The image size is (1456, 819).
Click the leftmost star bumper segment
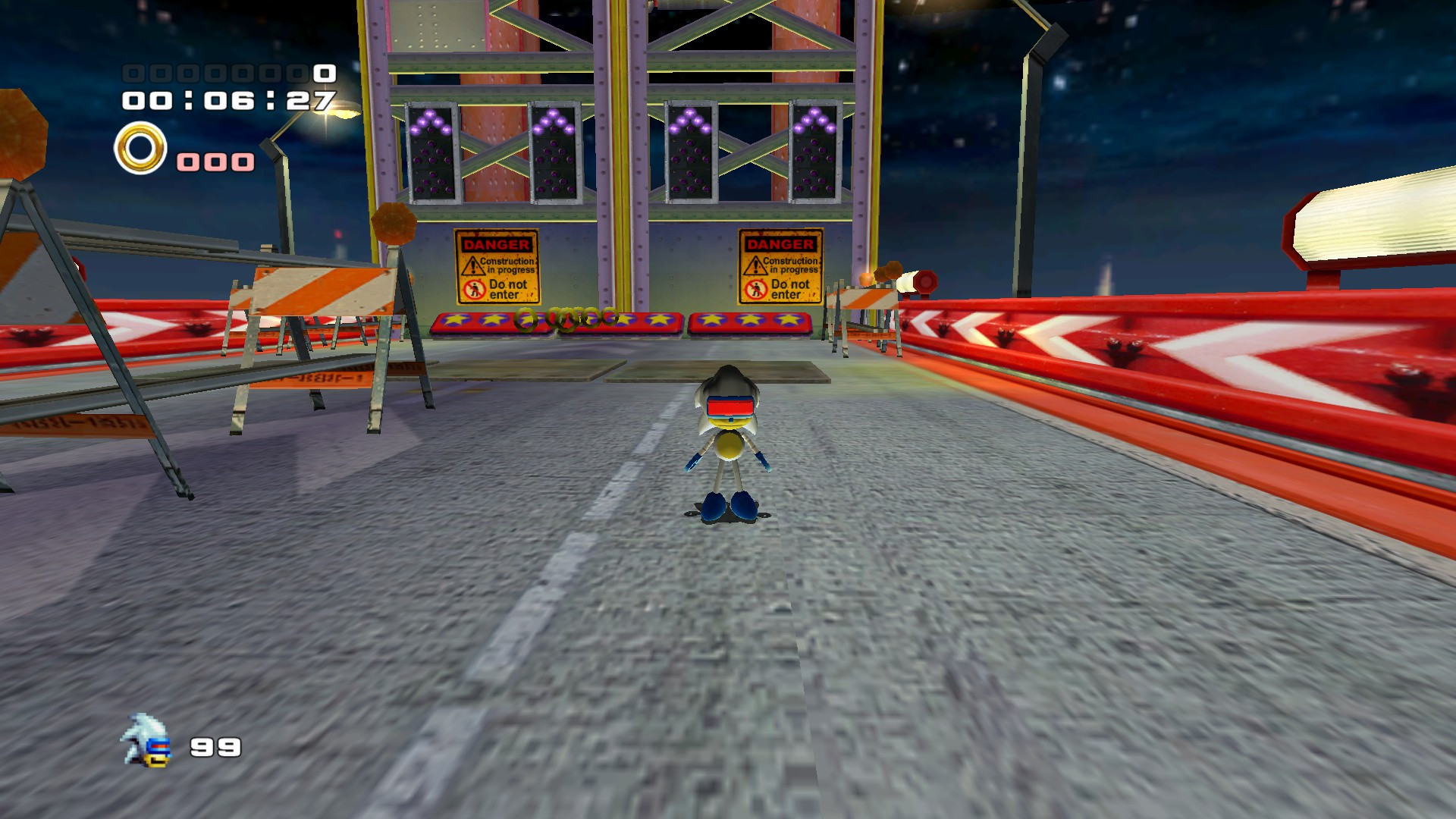click(x=455, y=322)
